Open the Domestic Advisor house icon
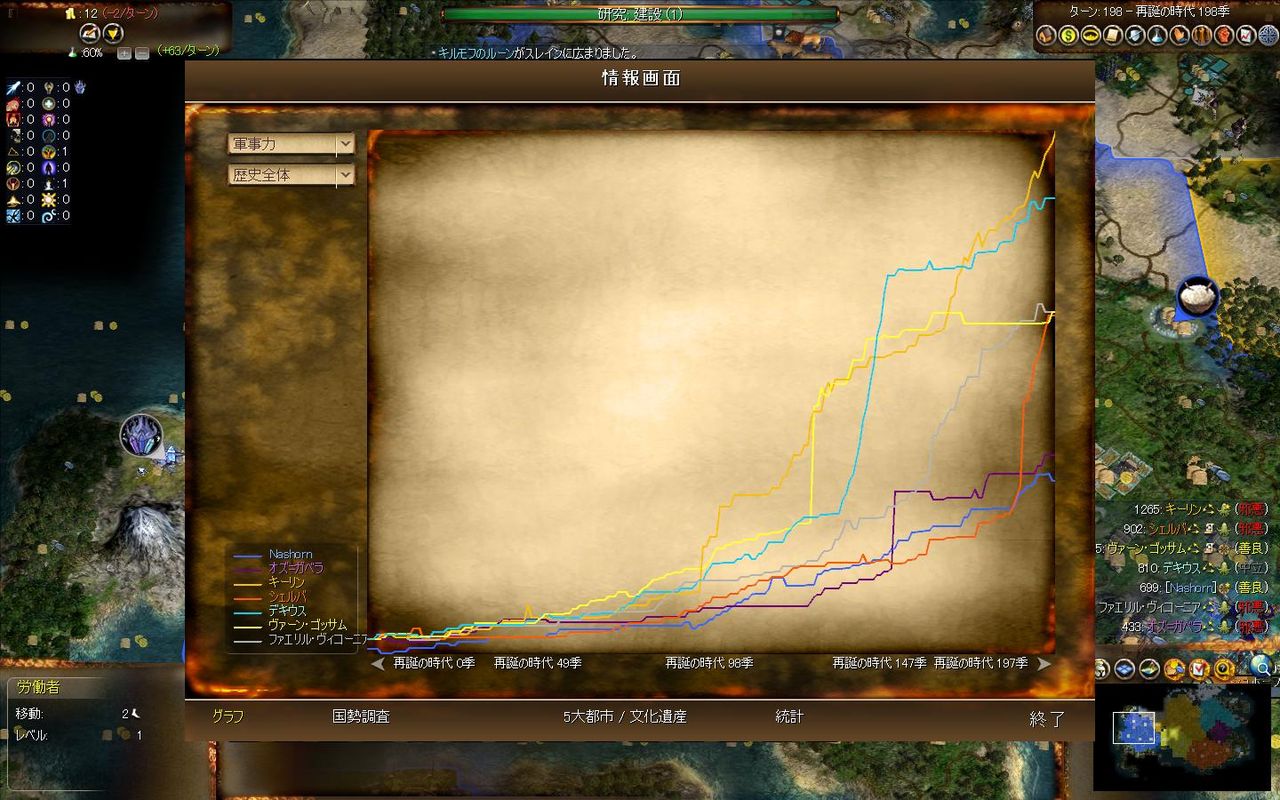 coord(1045,35)
